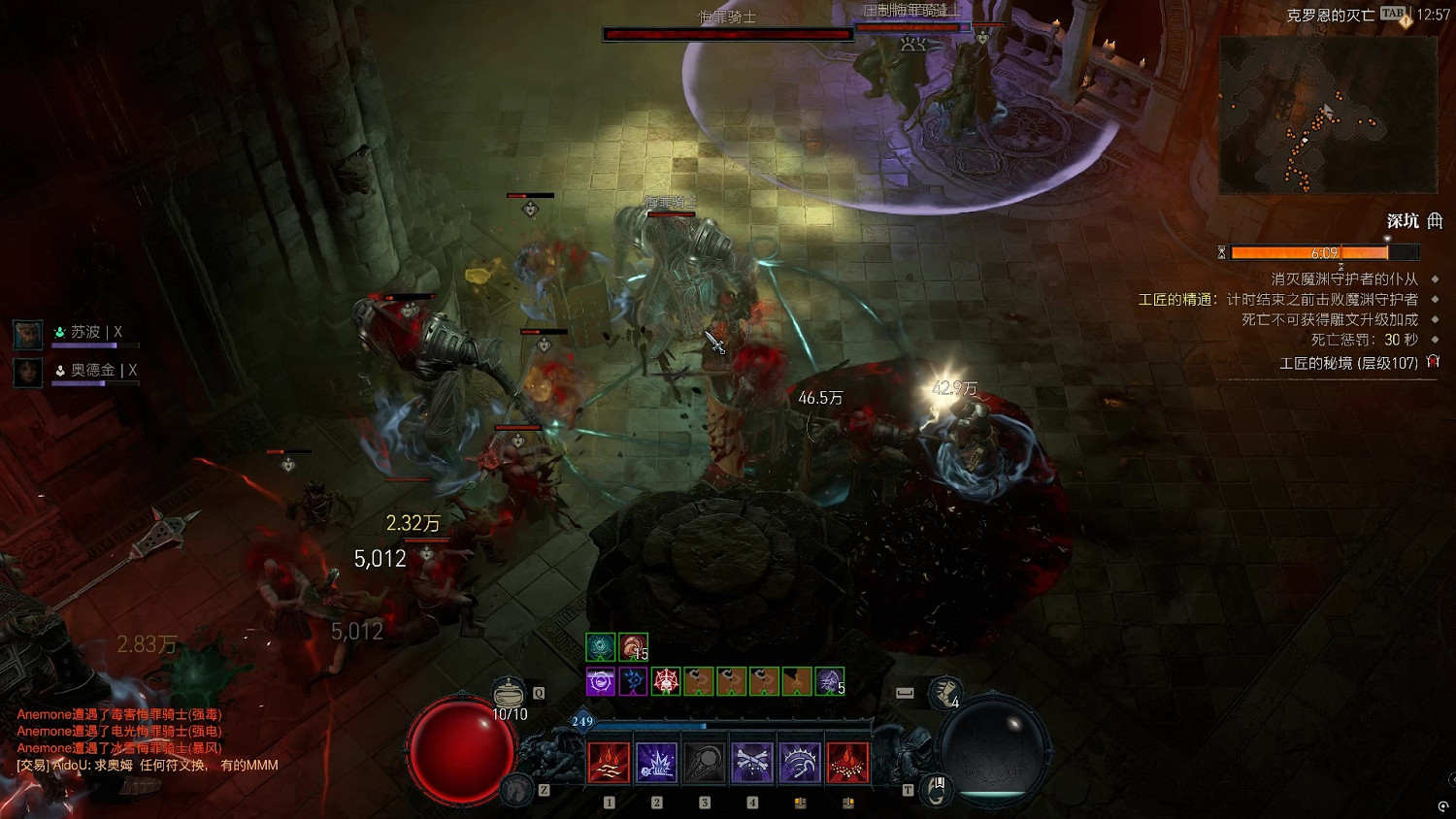The height and width of the screenshot is (819, 1456).
Task: Use the purple bone spike skill
Action: pyautogui.click(x=656, y=763)
